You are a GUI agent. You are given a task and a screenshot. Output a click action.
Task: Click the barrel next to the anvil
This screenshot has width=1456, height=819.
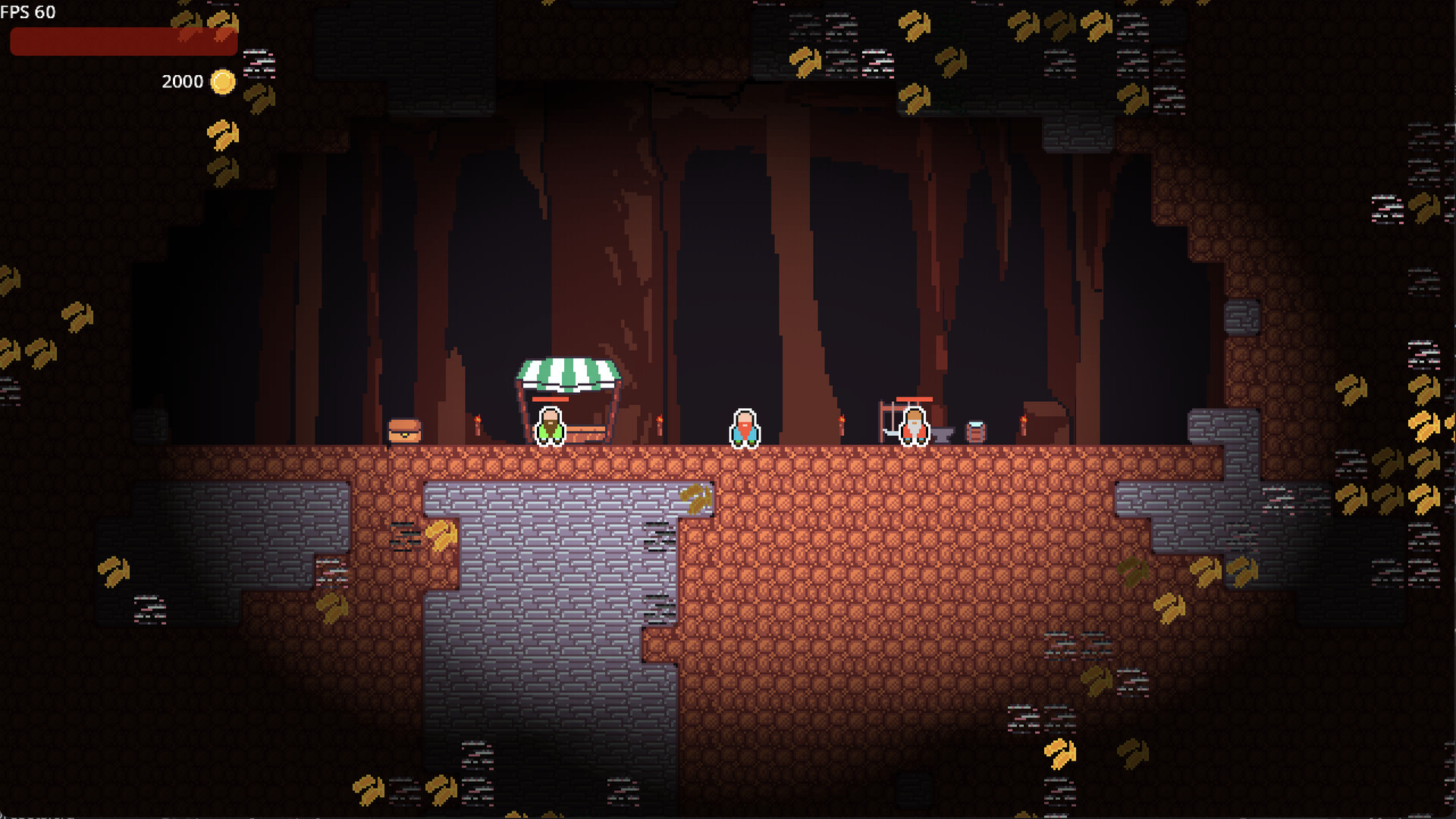[x=975, y=430]
